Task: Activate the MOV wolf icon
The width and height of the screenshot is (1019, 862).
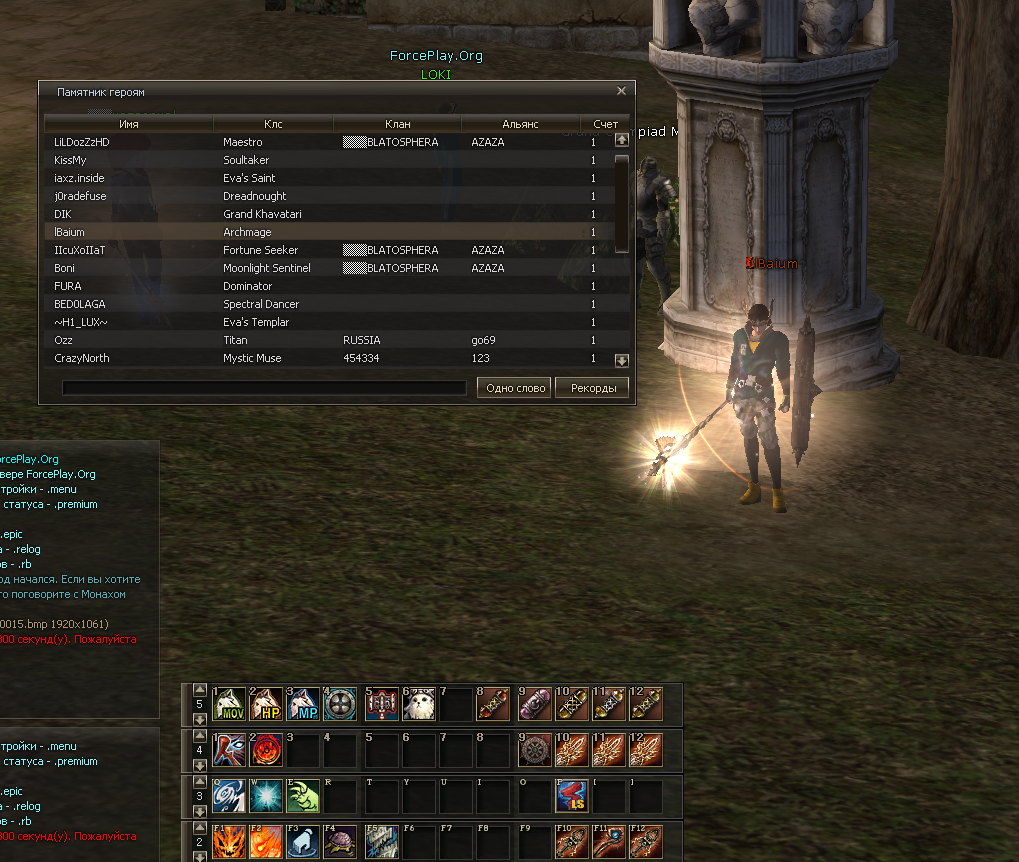Action: [230, 704]
